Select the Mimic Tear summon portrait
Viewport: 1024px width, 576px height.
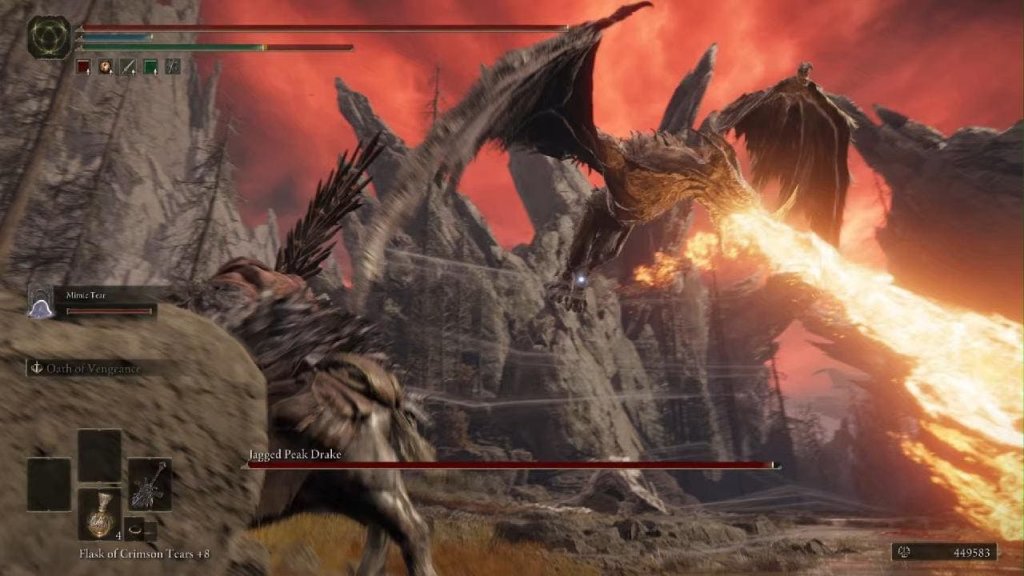click(41, 301)
